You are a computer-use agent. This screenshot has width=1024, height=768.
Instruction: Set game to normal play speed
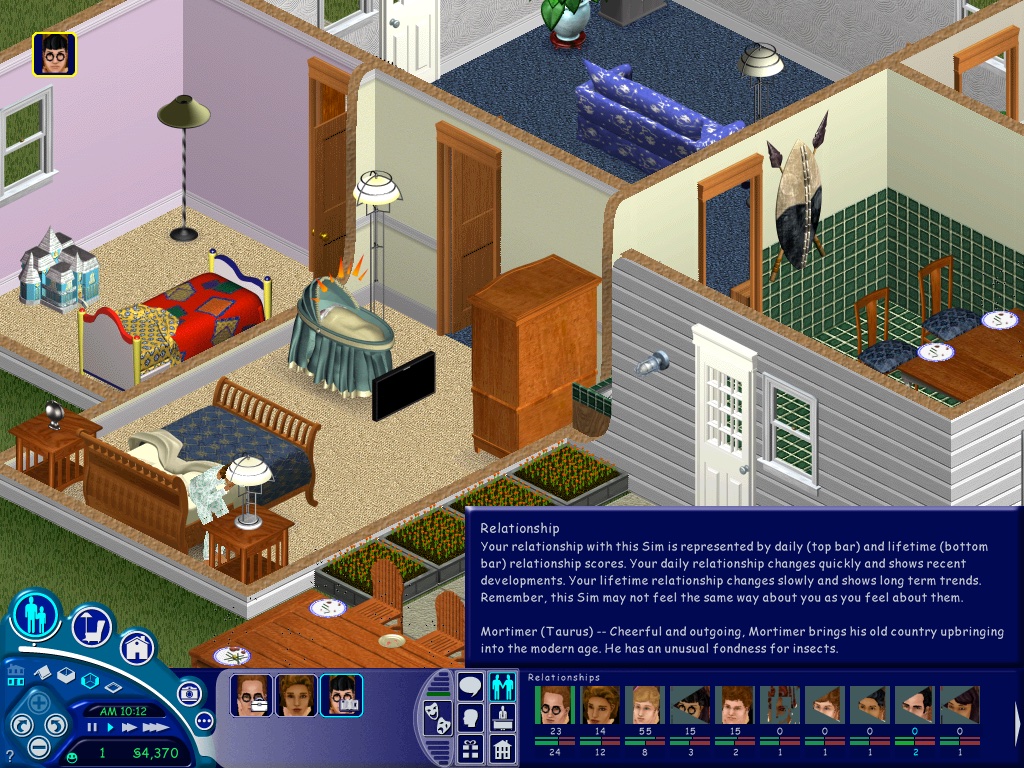109,728
